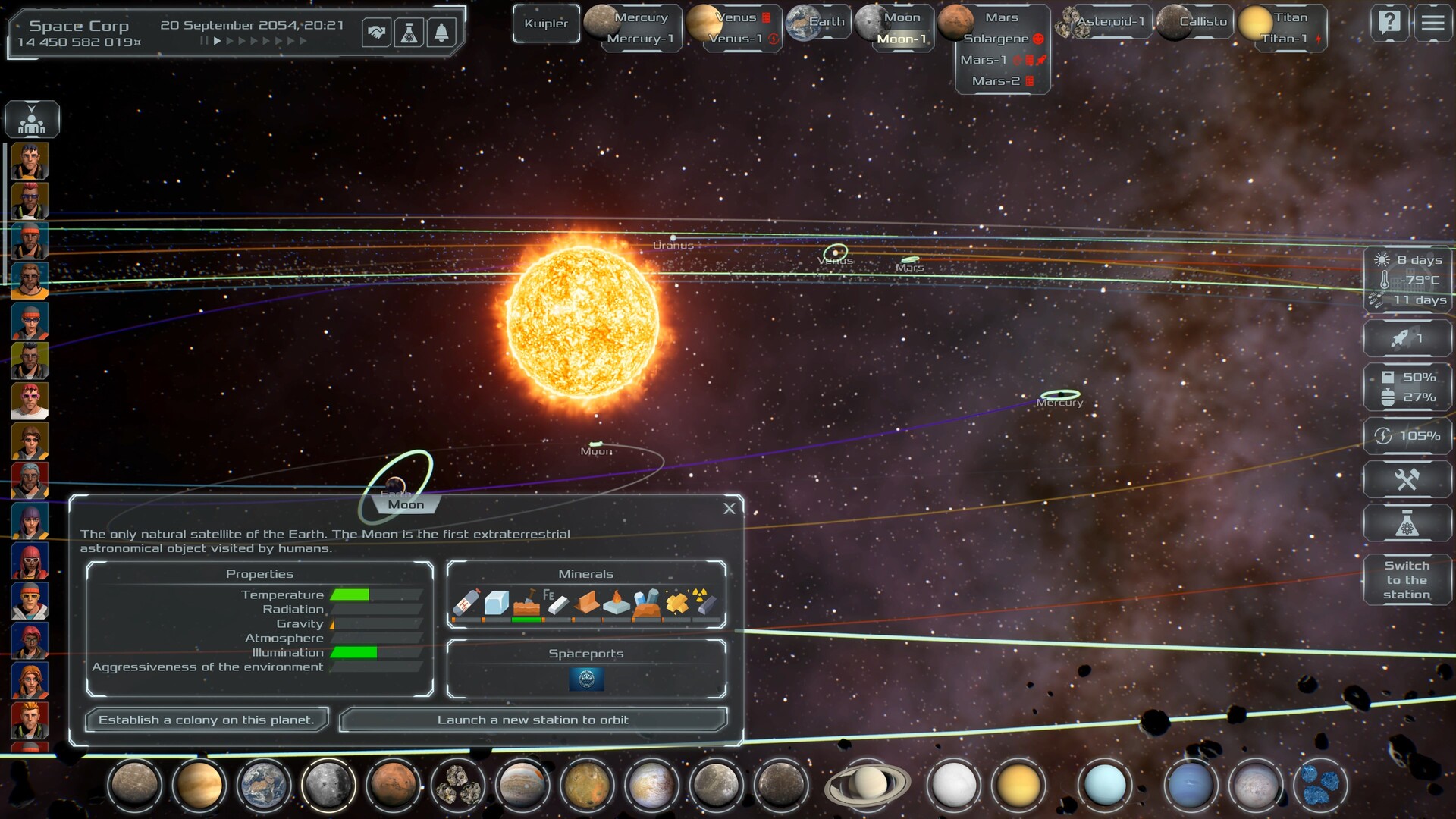This screenshot has height=819, width=1456.
Task: Switch to the station view
Action: [x=1407, y=580]
